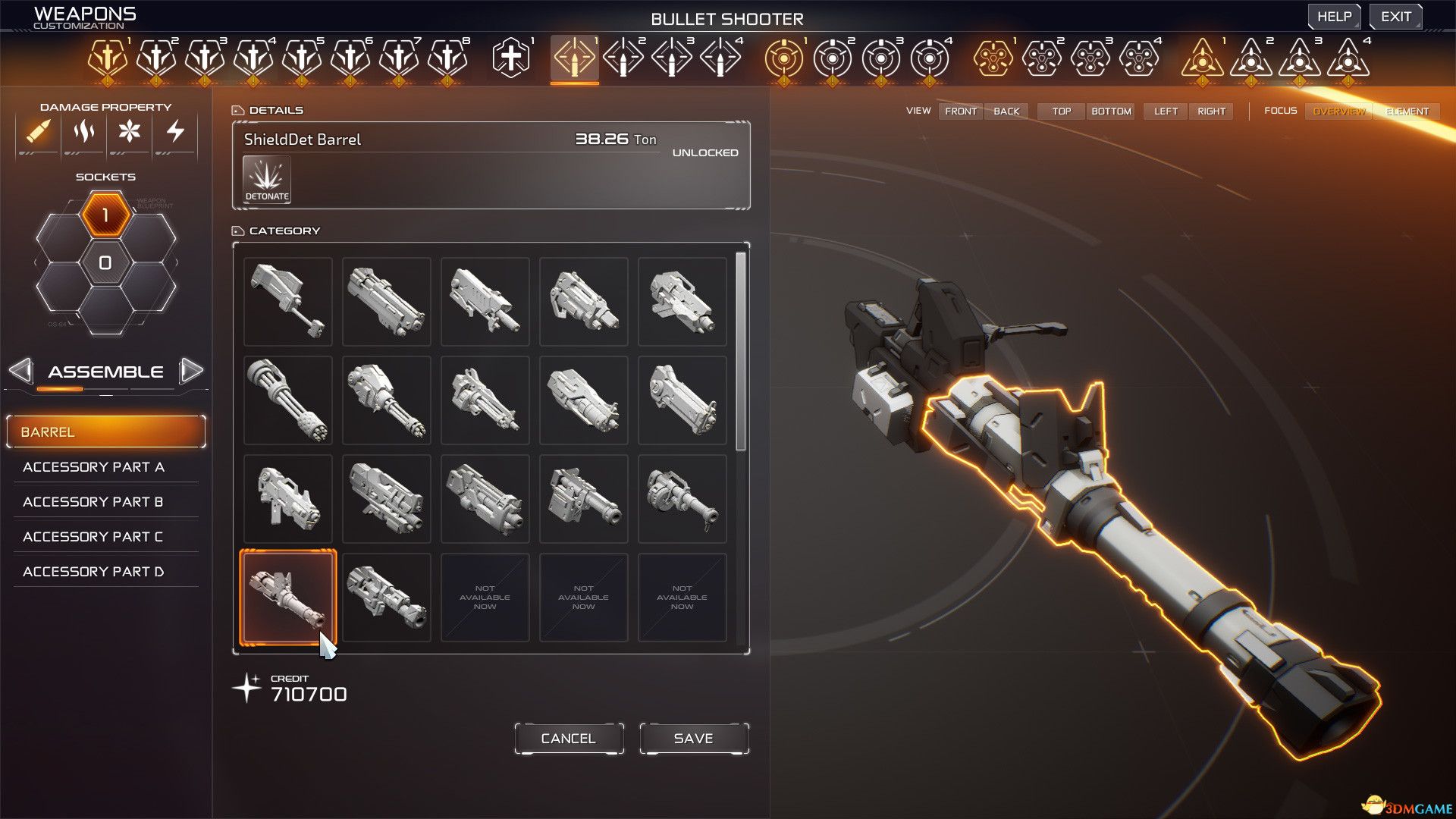Click the first circular accessory slot icon
The height and width of the screenshot is (819, 1456).
point(783,55)
